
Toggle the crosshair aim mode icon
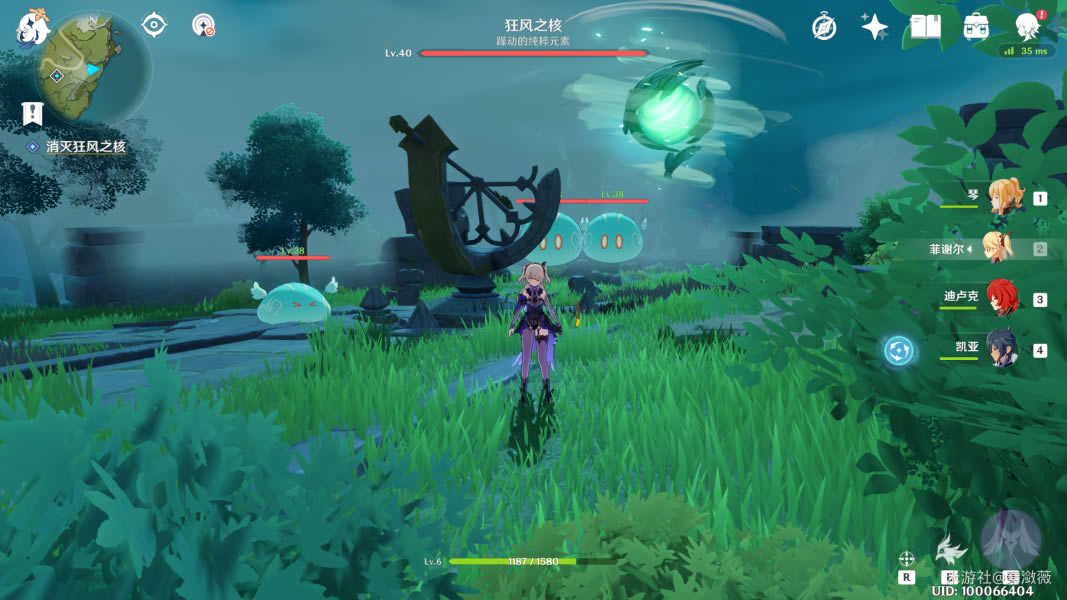coord(907,559)
